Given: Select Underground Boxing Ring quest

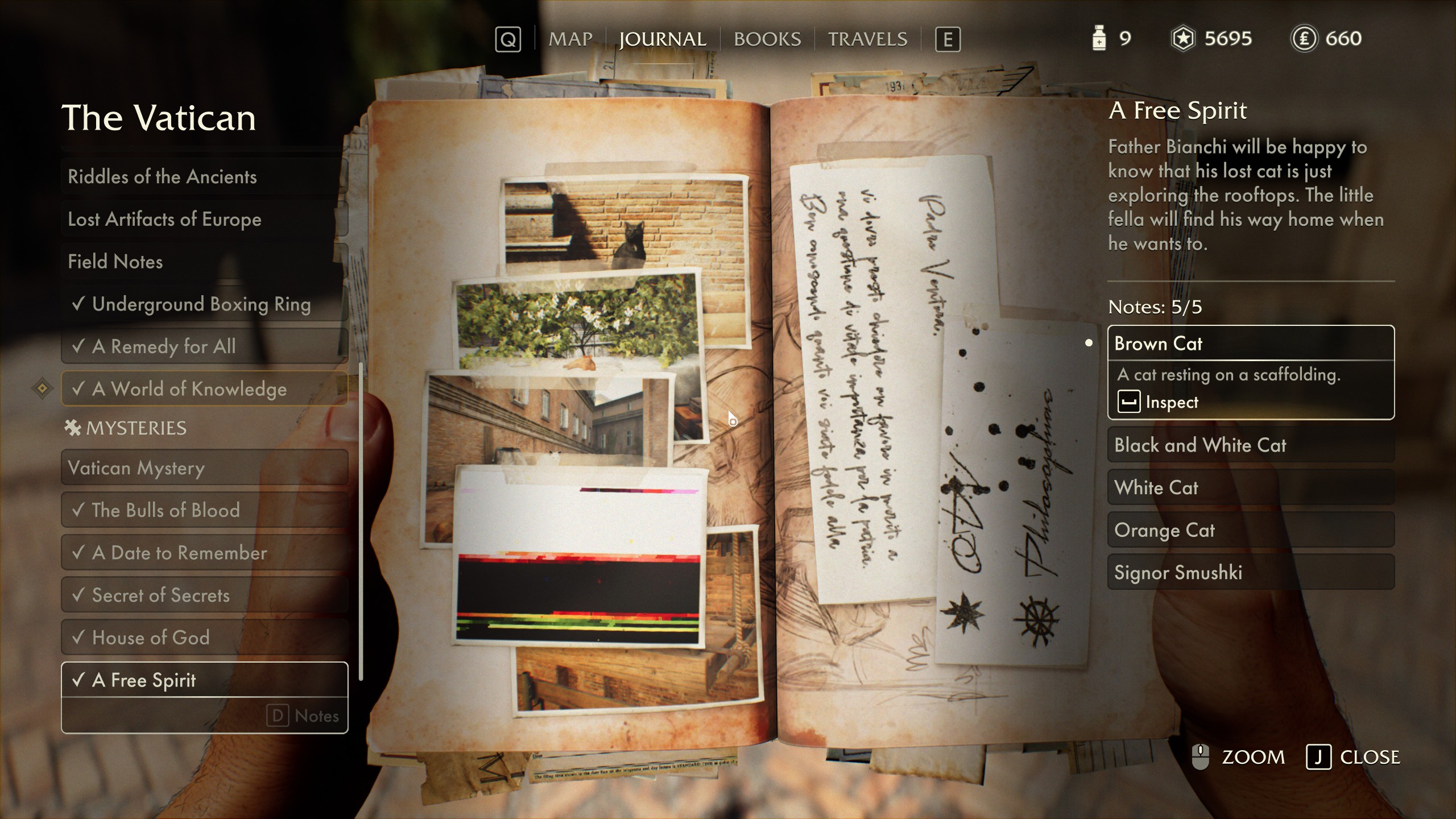Looking at the screenshot, I should pyautogui.click(x=204, y=304).
